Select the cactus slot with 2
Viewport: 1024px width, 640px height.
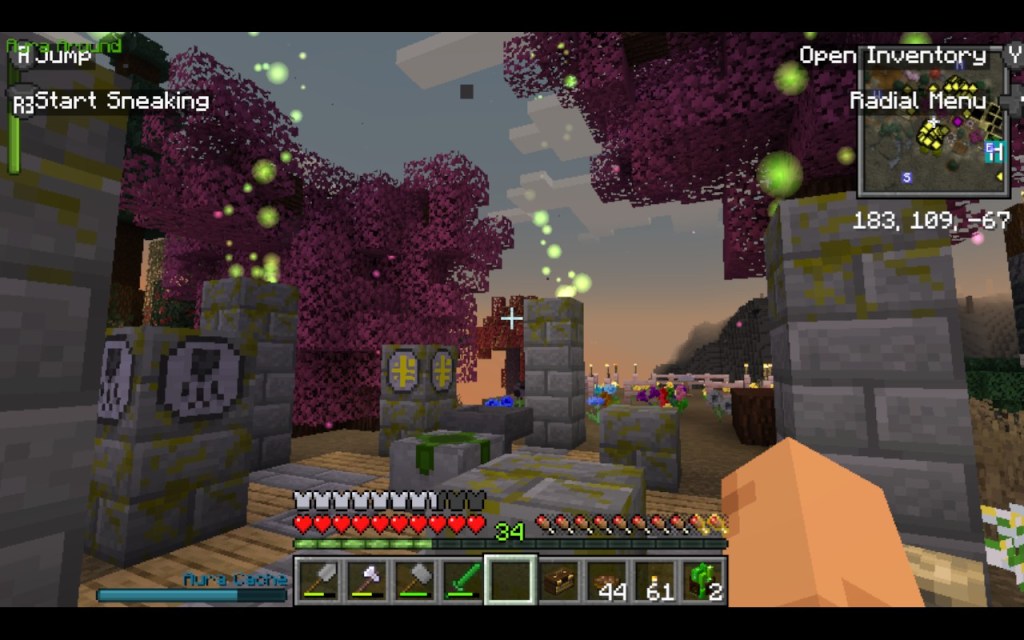tap(703, 580)
